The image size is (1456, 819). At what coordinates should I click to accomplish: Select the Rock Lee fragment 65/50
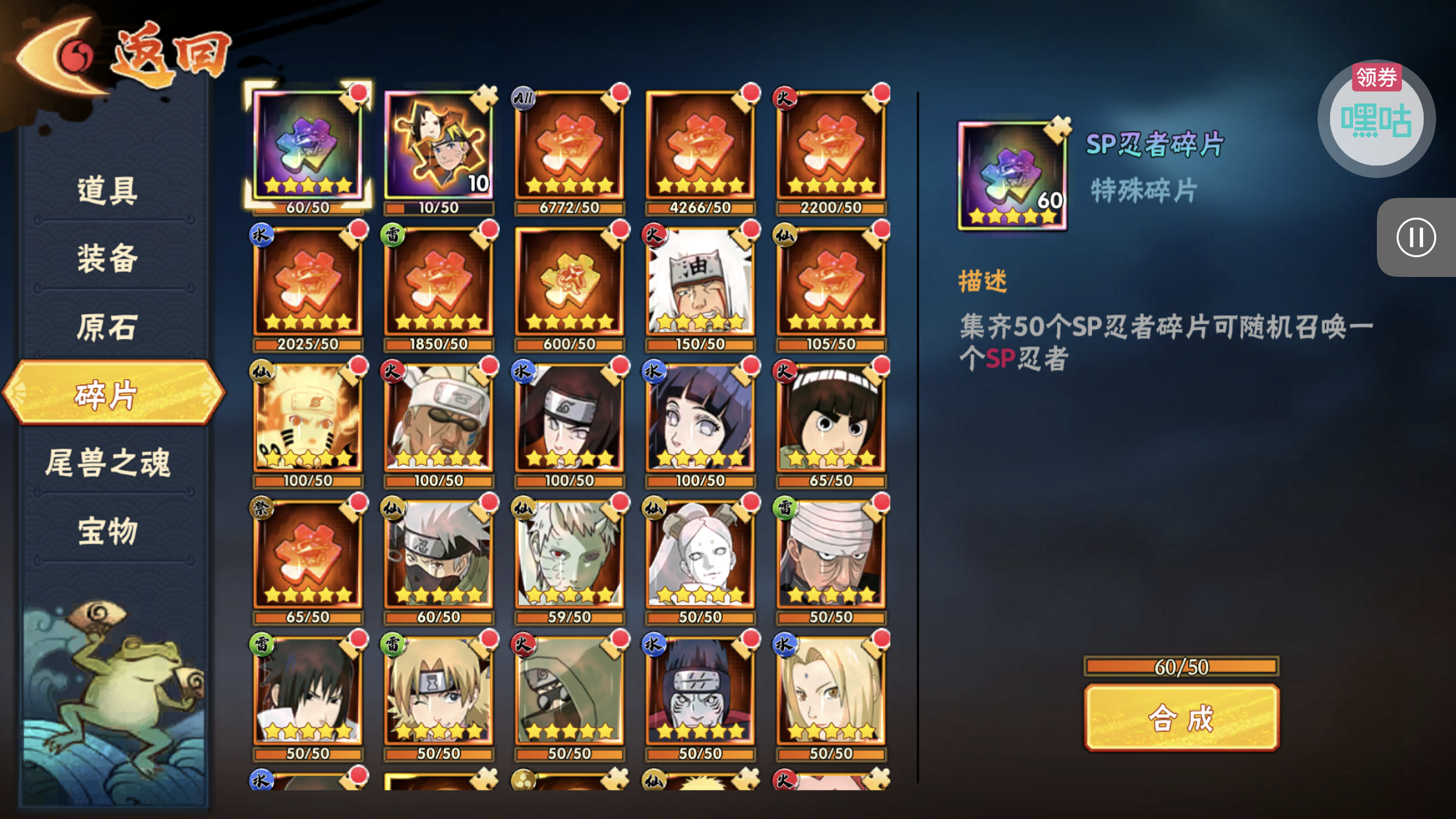tap(830, 419)
